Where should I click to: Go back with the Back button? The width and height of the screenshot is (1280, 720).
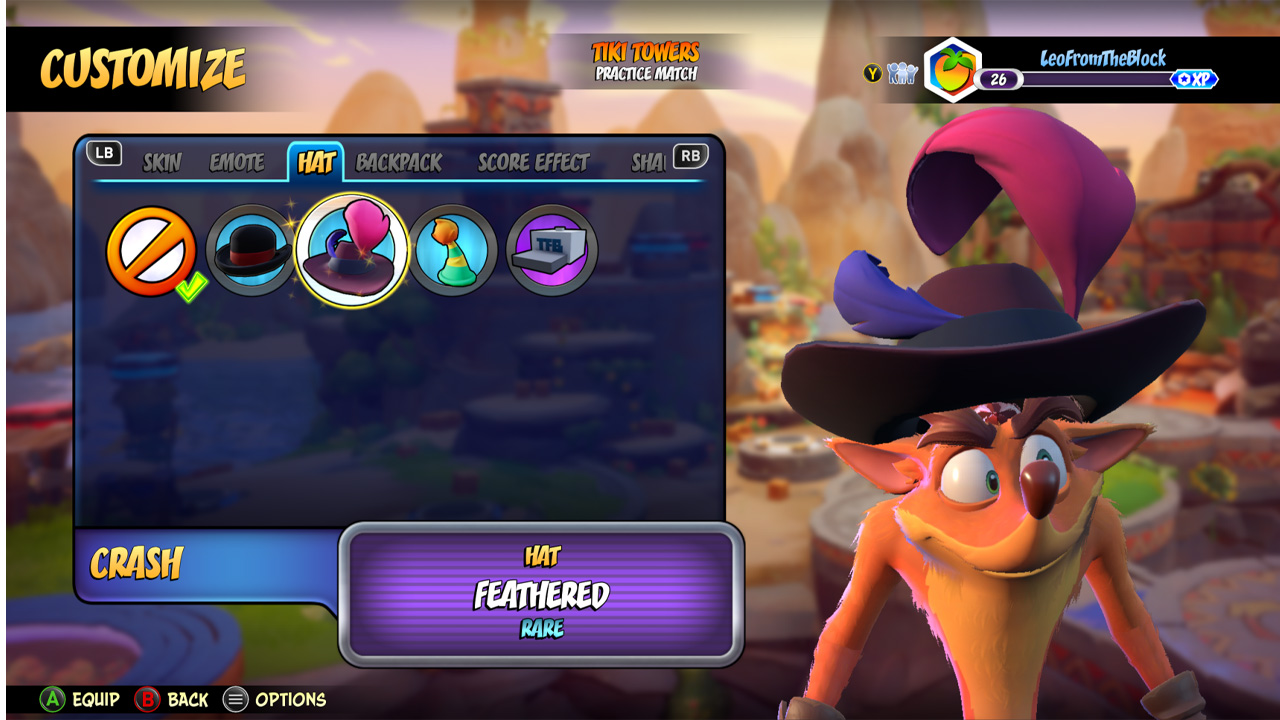click(172, 700)
